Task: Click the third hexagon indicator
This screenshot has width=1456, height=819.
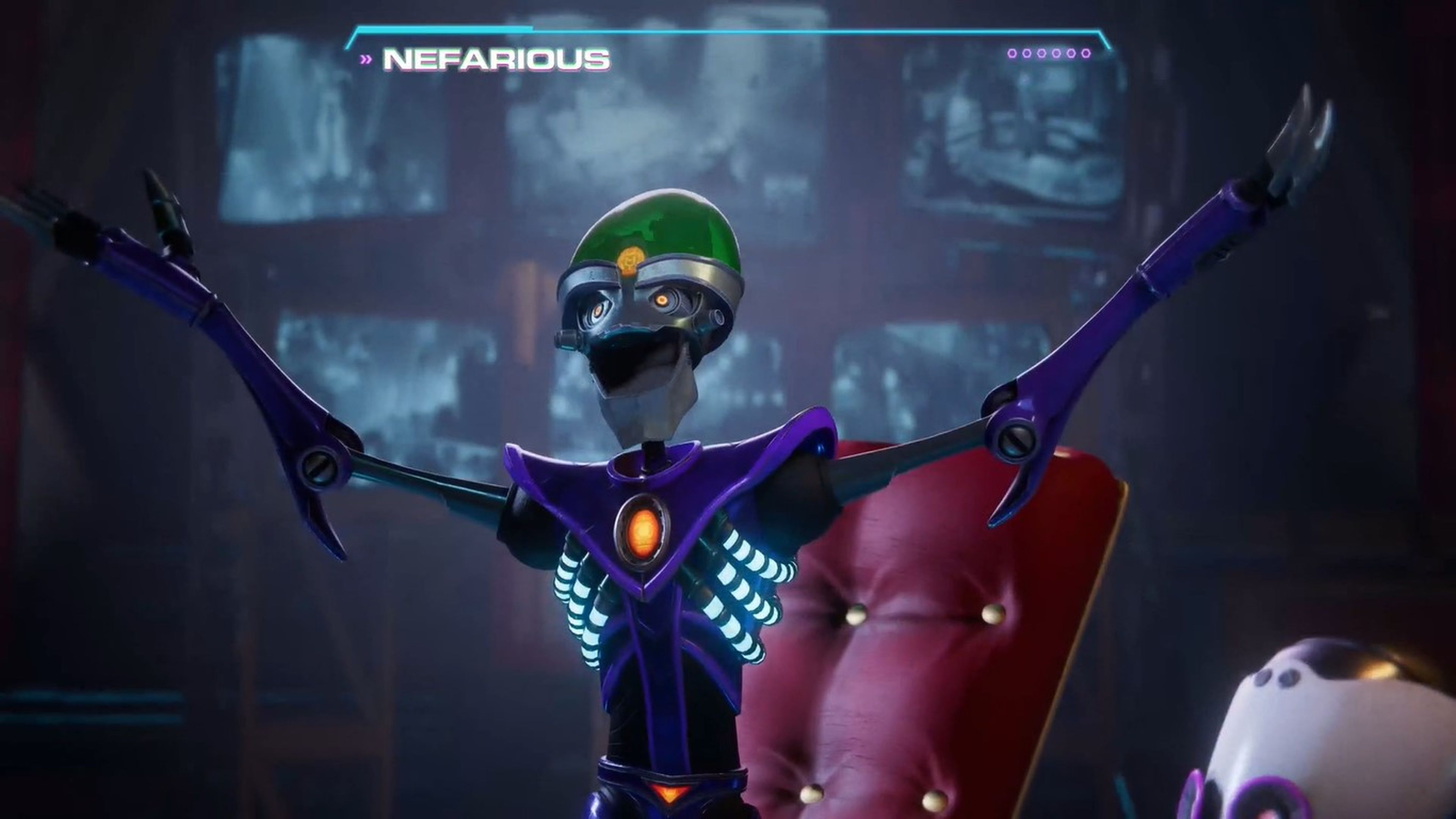Action: (x=1041, y=53)
